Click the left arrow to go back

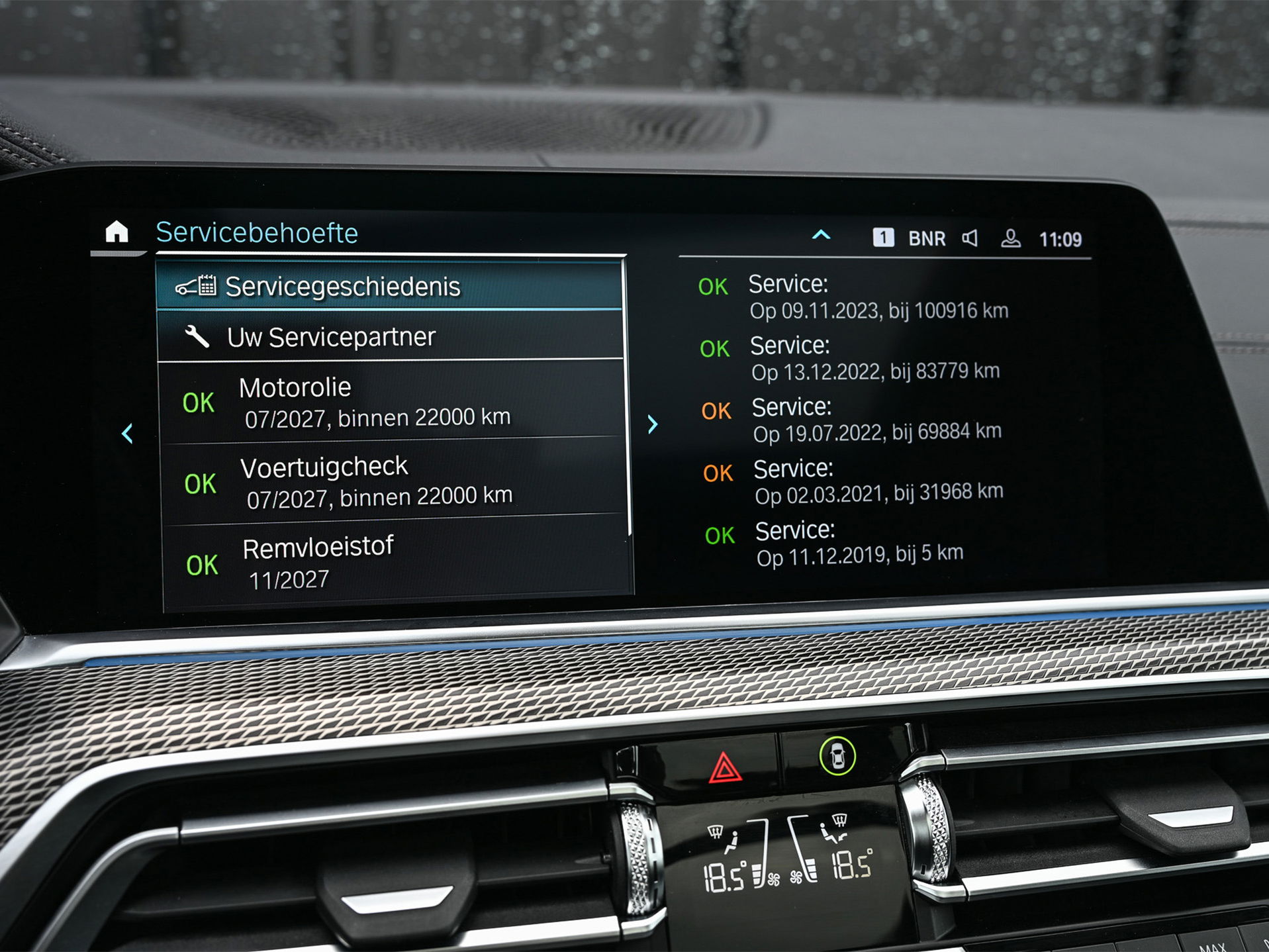click(x=128, y=434)
